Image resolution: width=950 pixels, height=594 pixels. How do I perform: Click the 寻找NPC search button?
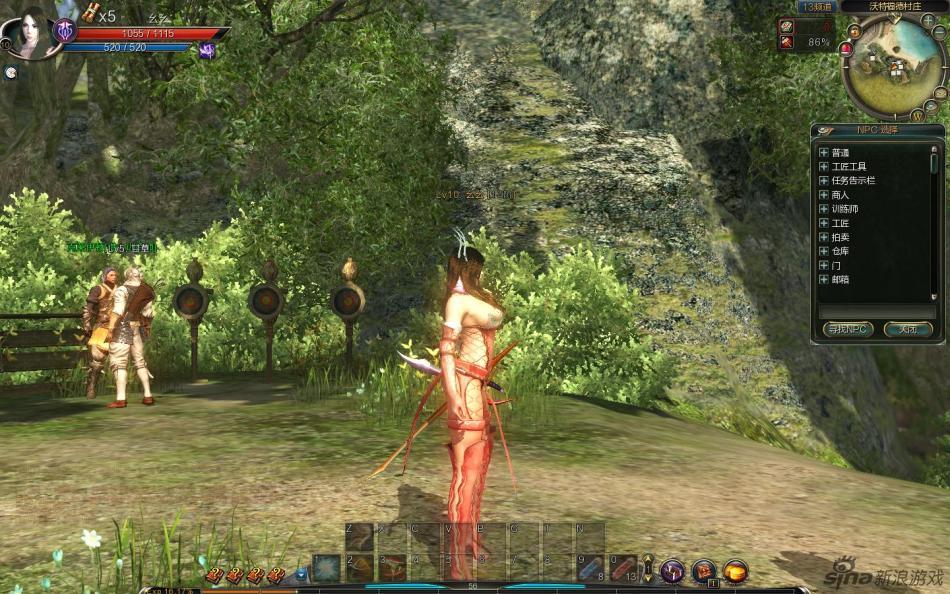[848, 328]
